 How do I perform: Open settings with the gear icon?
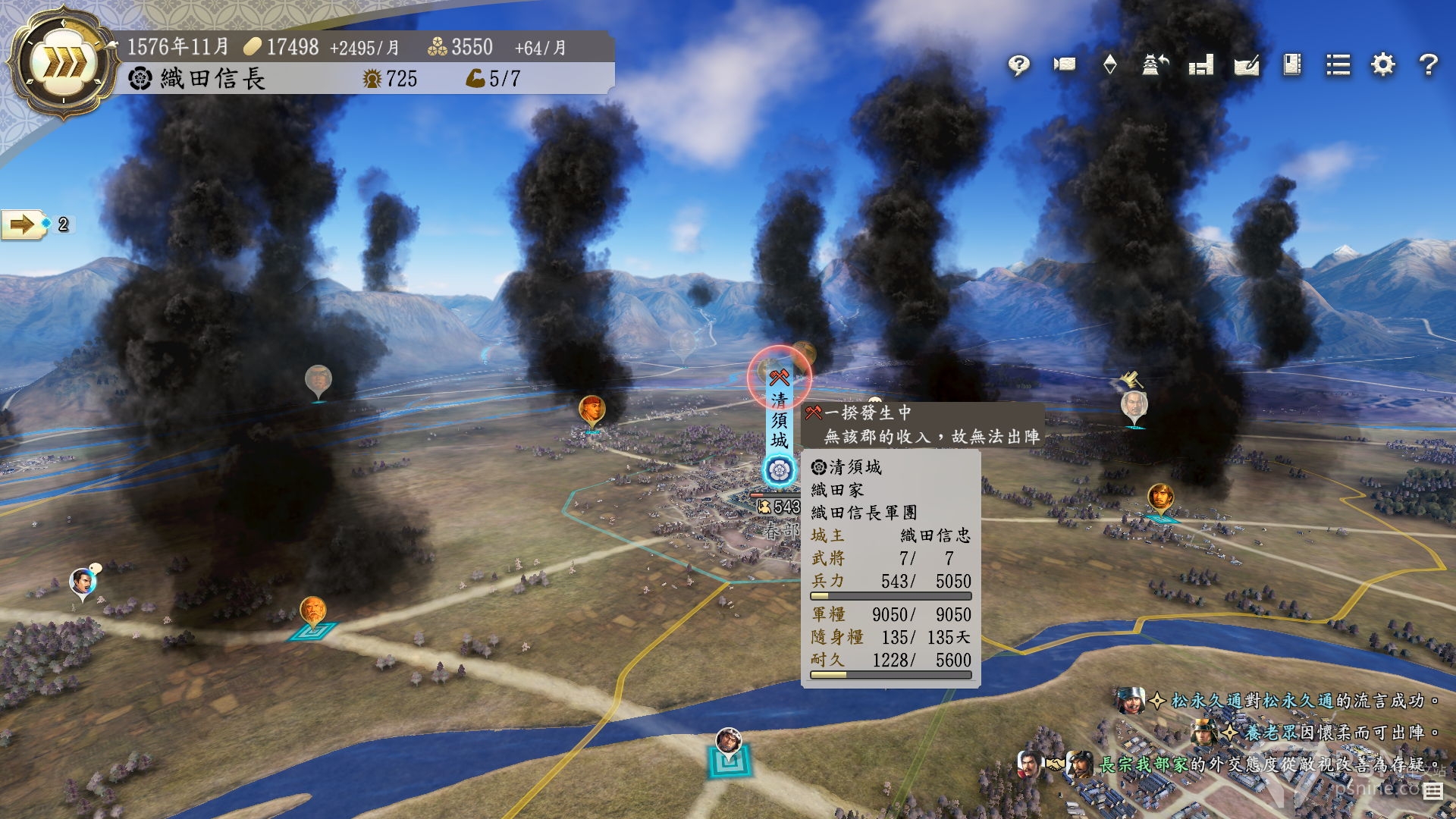(x=1383, y=64)
